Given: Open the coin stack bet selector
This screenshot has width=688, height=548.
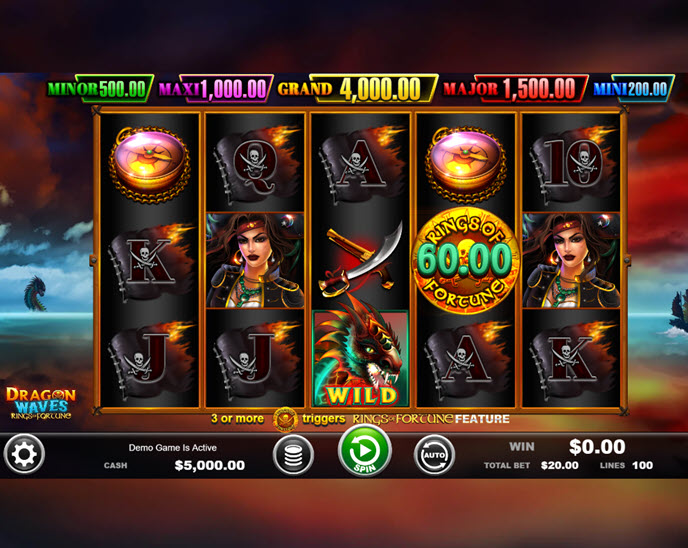Looking at the screenshot, I should (293, 456).
